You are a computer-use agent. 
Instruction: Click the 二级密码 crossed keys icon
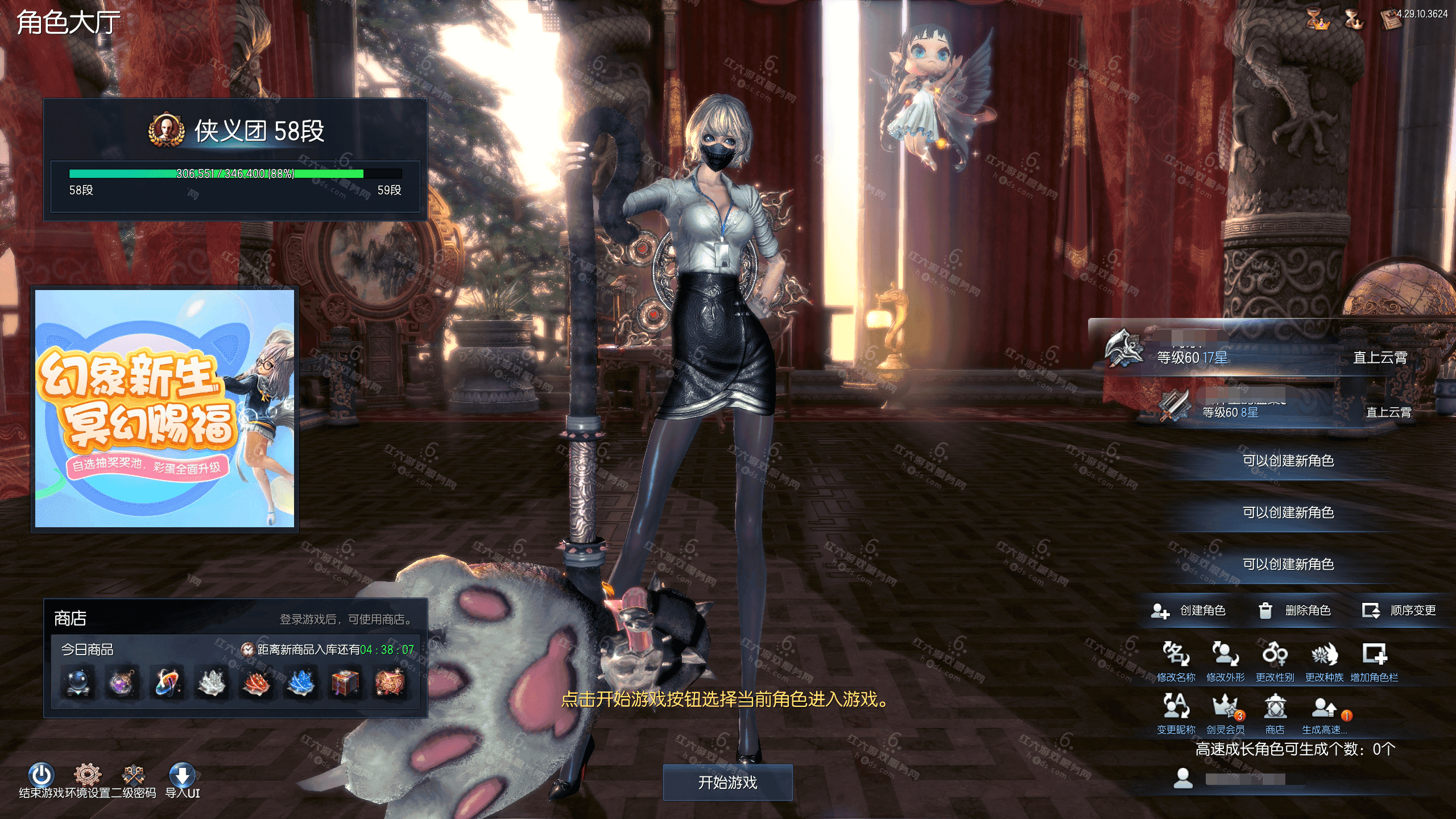tap(134, 773)
